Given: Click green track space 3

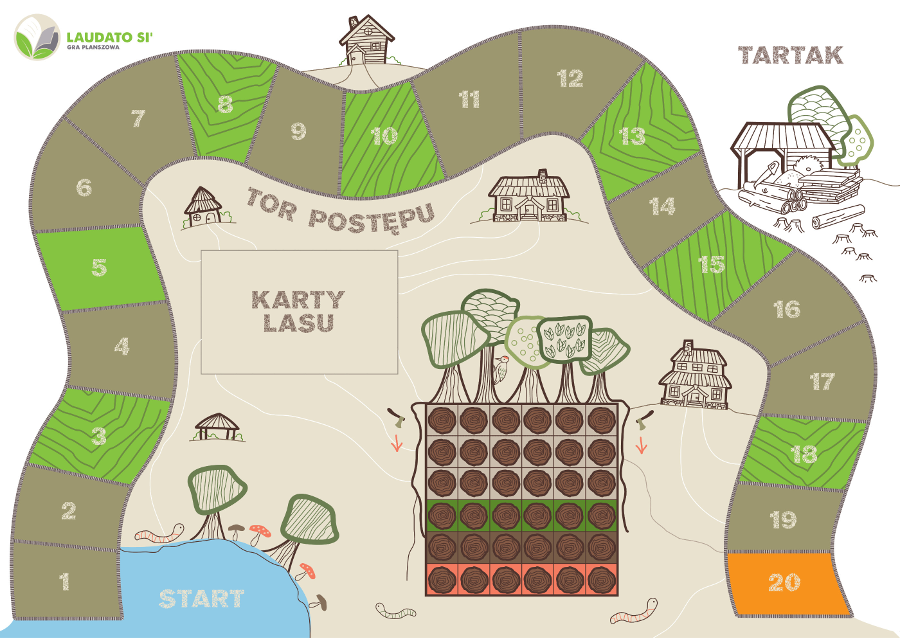Looking at the screenshot, I should point(98,436).
